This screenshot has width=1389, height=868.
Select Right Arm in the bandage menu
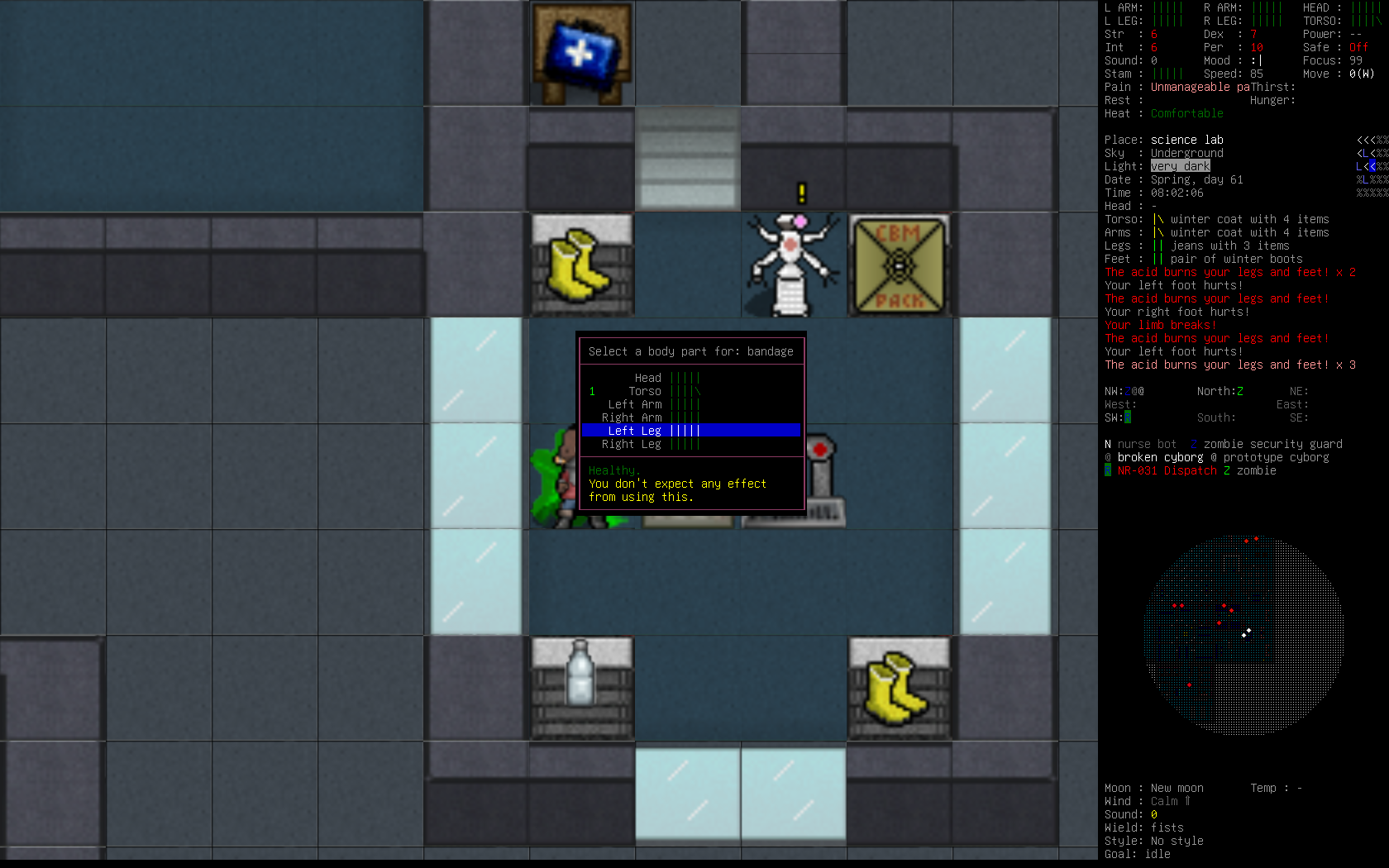pos(632,417)
